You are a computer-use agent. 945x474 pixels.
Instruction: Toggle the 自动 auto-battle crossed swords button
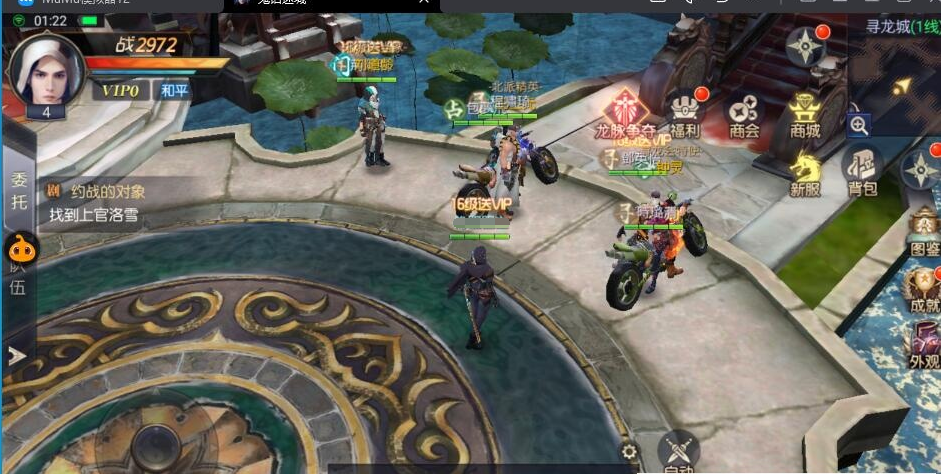tap(680, 453)
